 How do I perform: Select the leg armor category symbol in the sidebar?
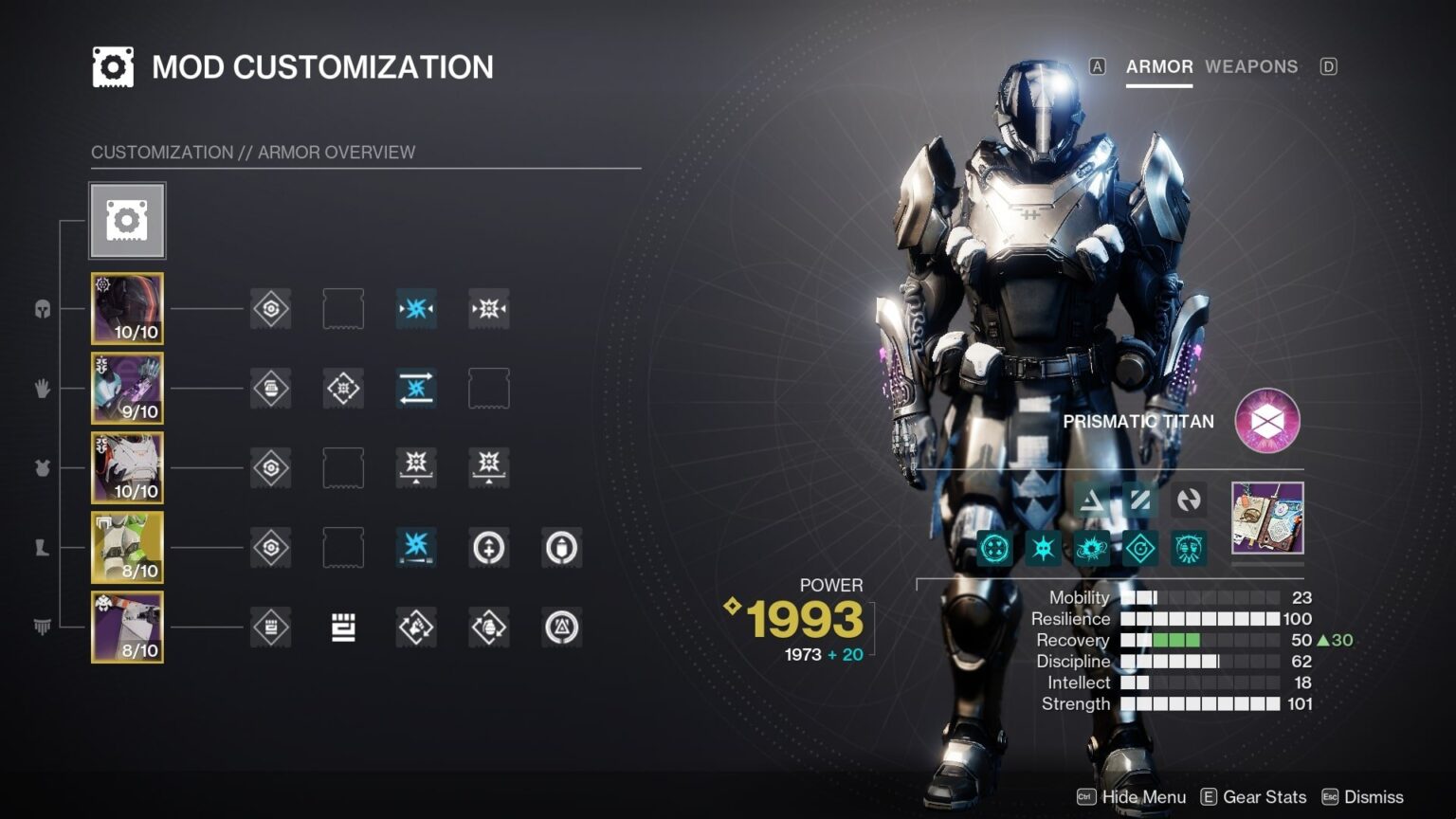click(x=42, y=546)
